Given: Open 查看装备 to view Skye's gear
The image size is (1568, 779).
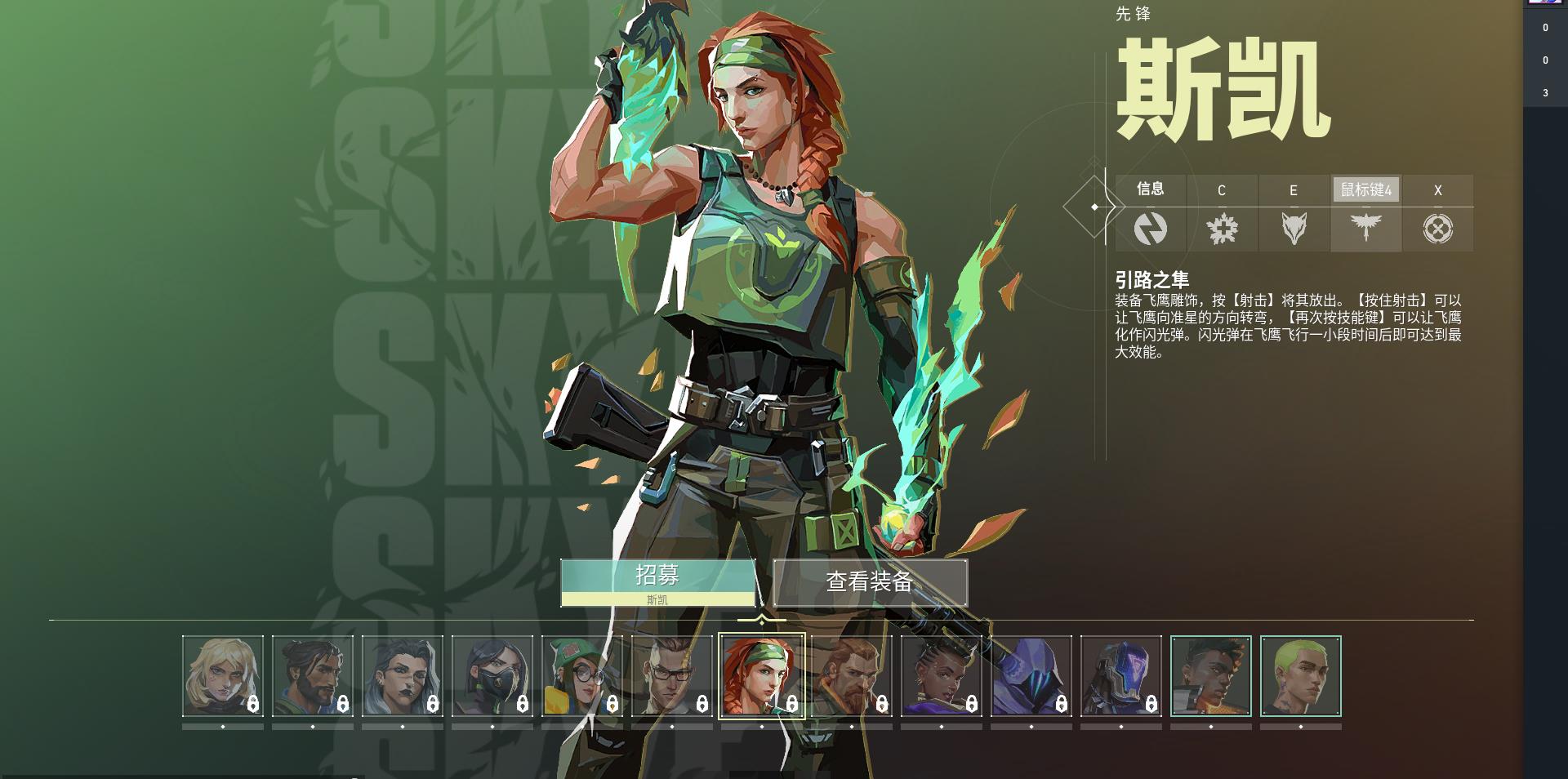Looking at the screenshot, I should (870, 582).
